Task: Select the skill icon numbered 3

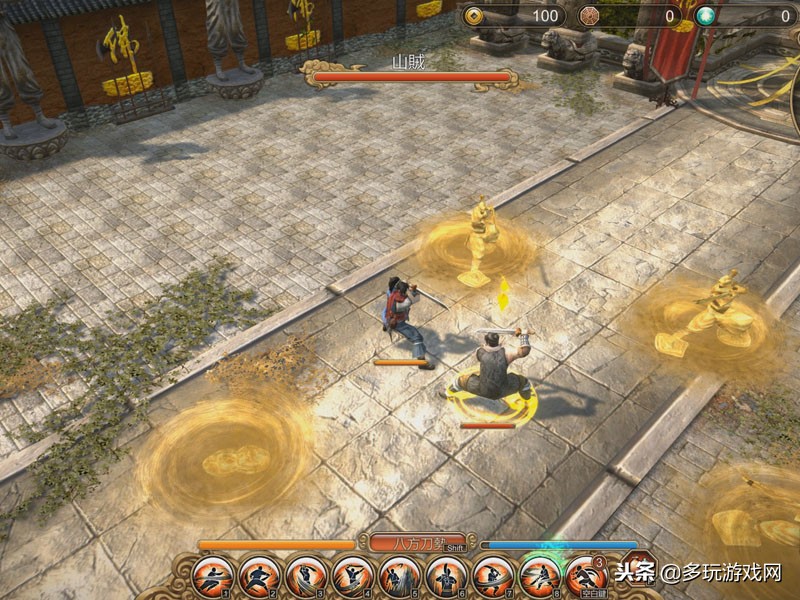Action: pos(306,576)
